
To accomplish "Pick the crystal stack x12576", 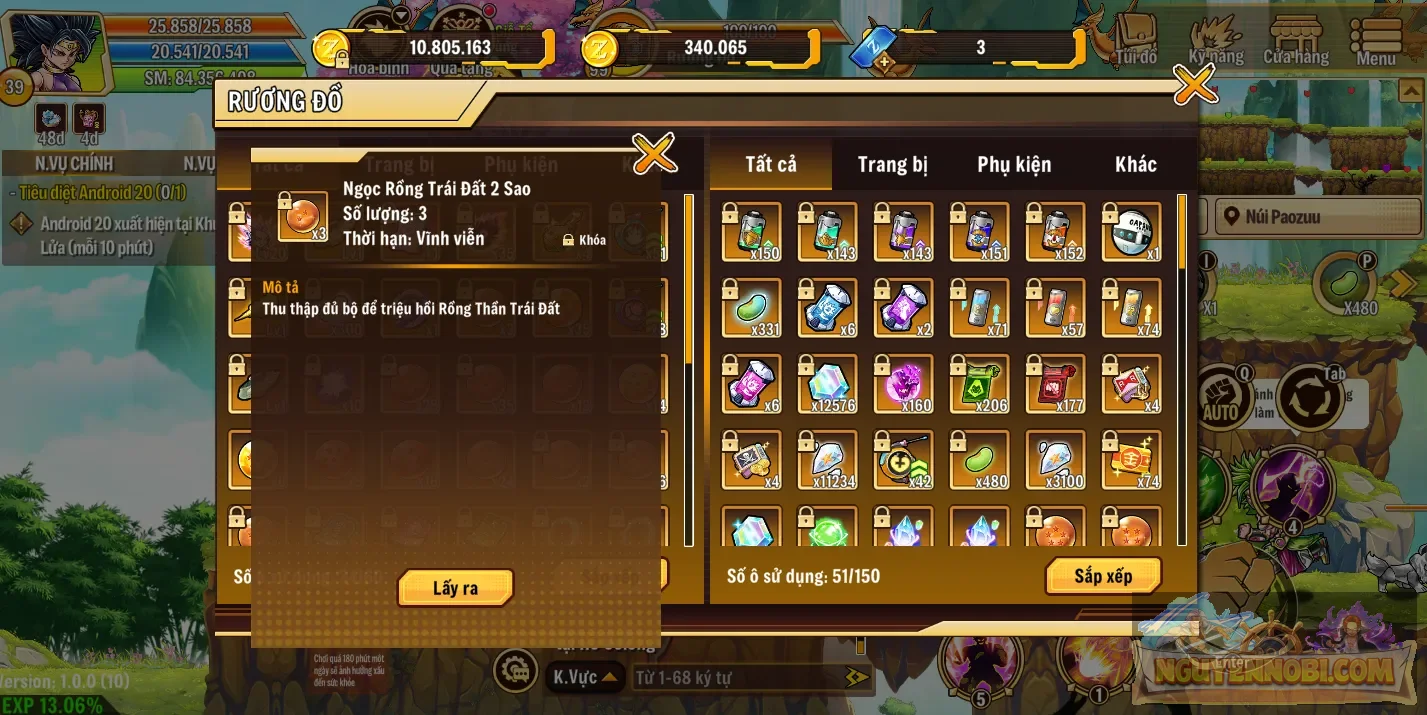I will tap(828, 384).
